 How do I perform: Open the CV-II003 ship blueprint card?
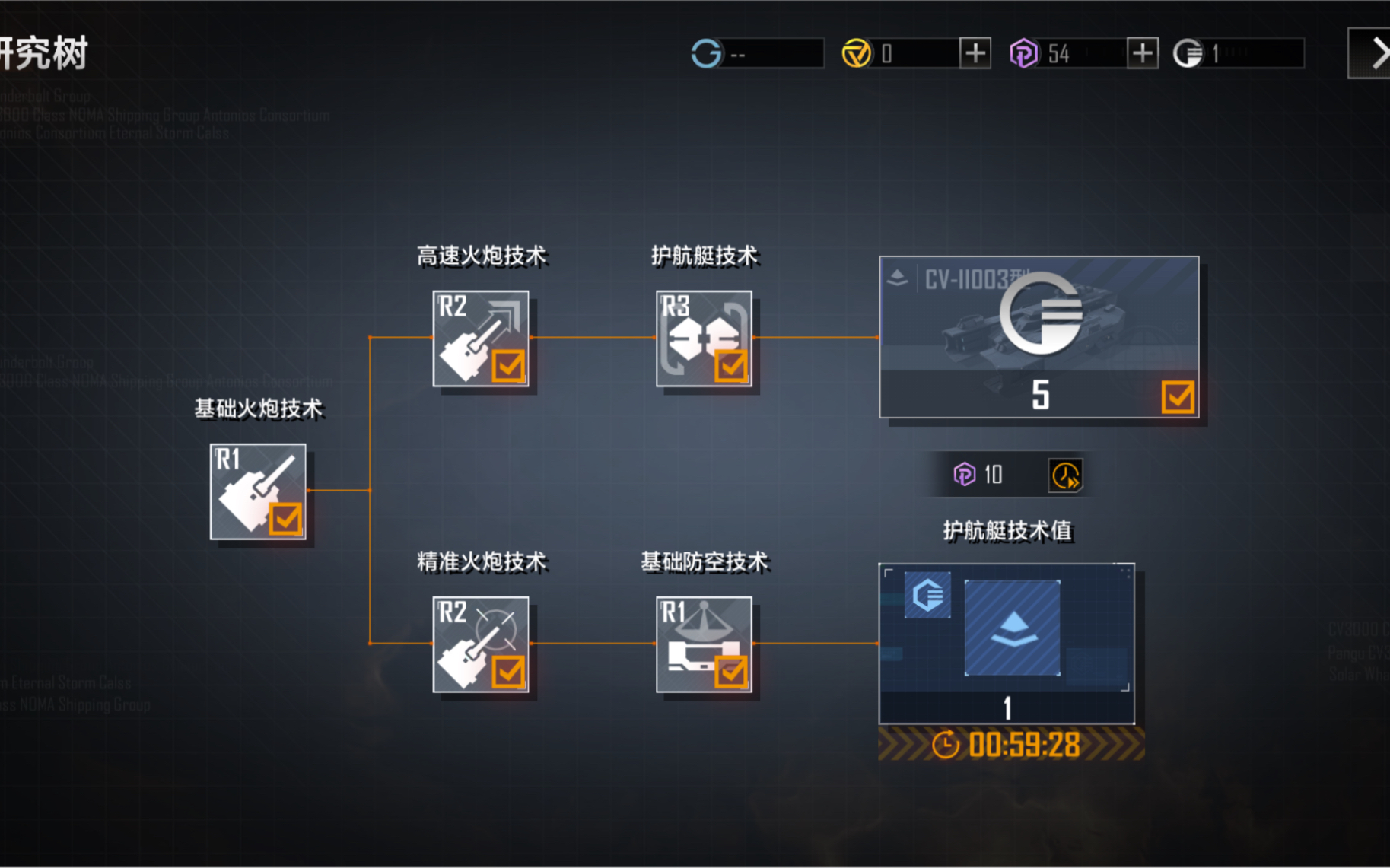(1039, 337)
